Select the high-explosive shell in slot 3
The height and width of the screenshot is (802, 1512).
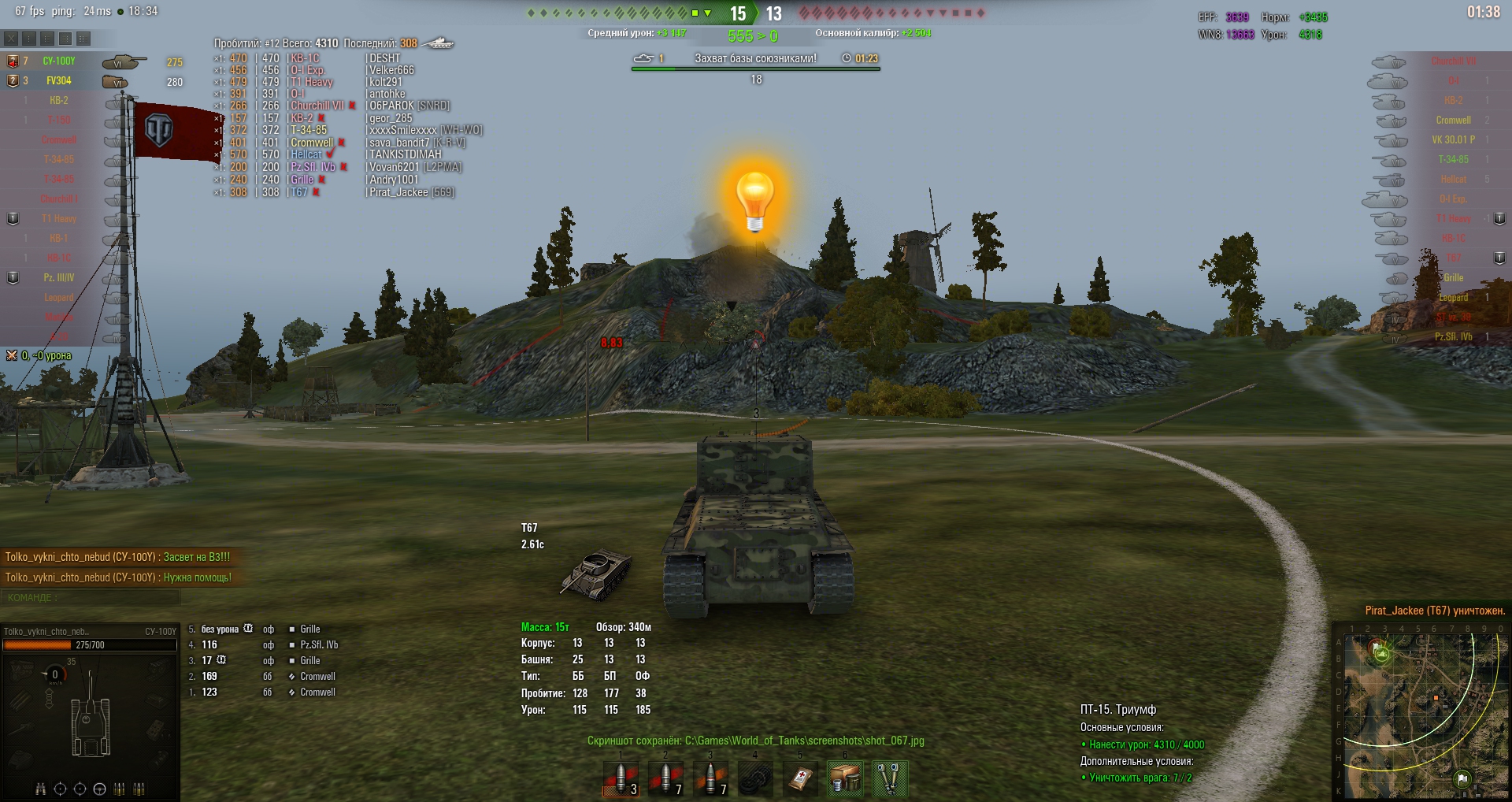(710, 778)
